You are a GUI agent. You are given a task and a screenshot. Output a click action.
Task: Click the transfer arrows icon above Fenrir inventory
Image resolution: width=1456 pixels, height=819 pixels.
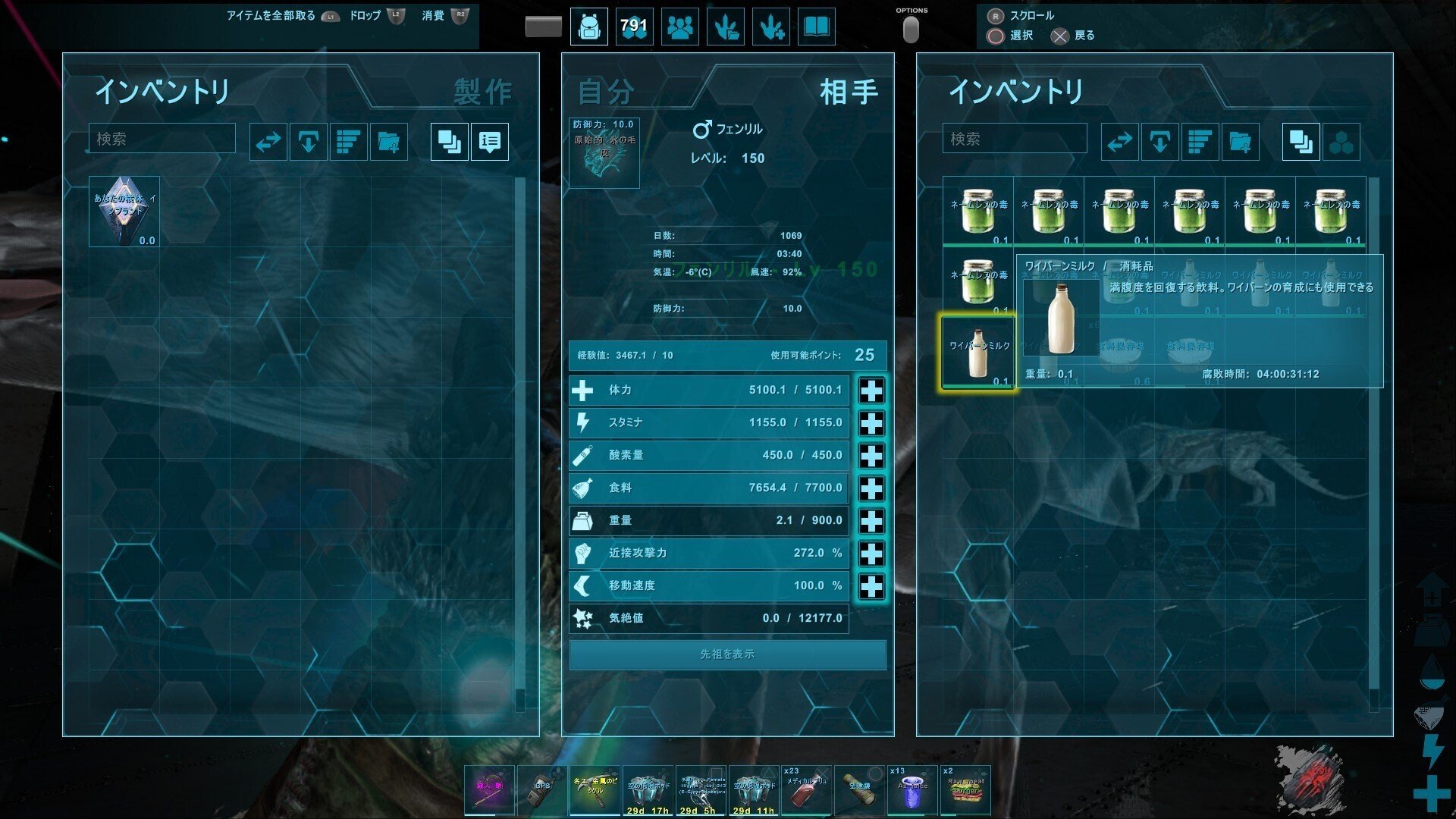tap(1120, 140)
